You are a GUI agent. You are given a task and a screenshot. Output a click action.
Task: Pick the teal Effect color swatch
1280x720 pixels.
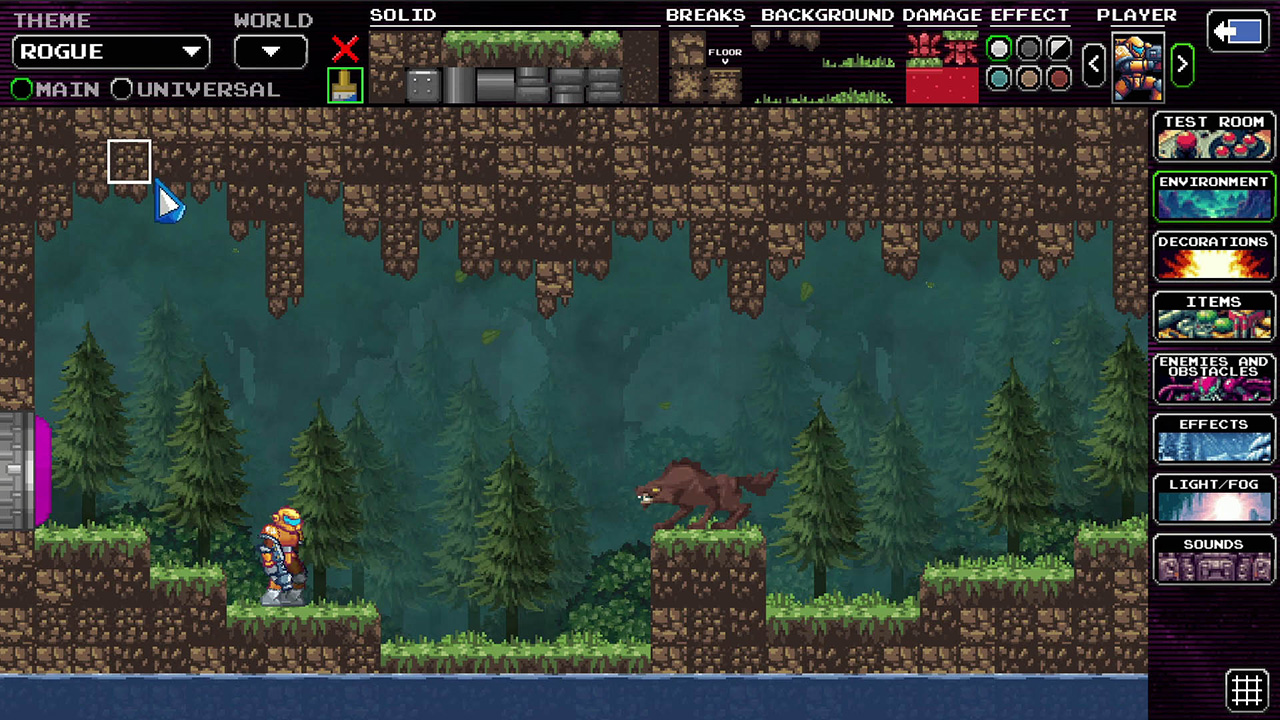tap(999, 77)
